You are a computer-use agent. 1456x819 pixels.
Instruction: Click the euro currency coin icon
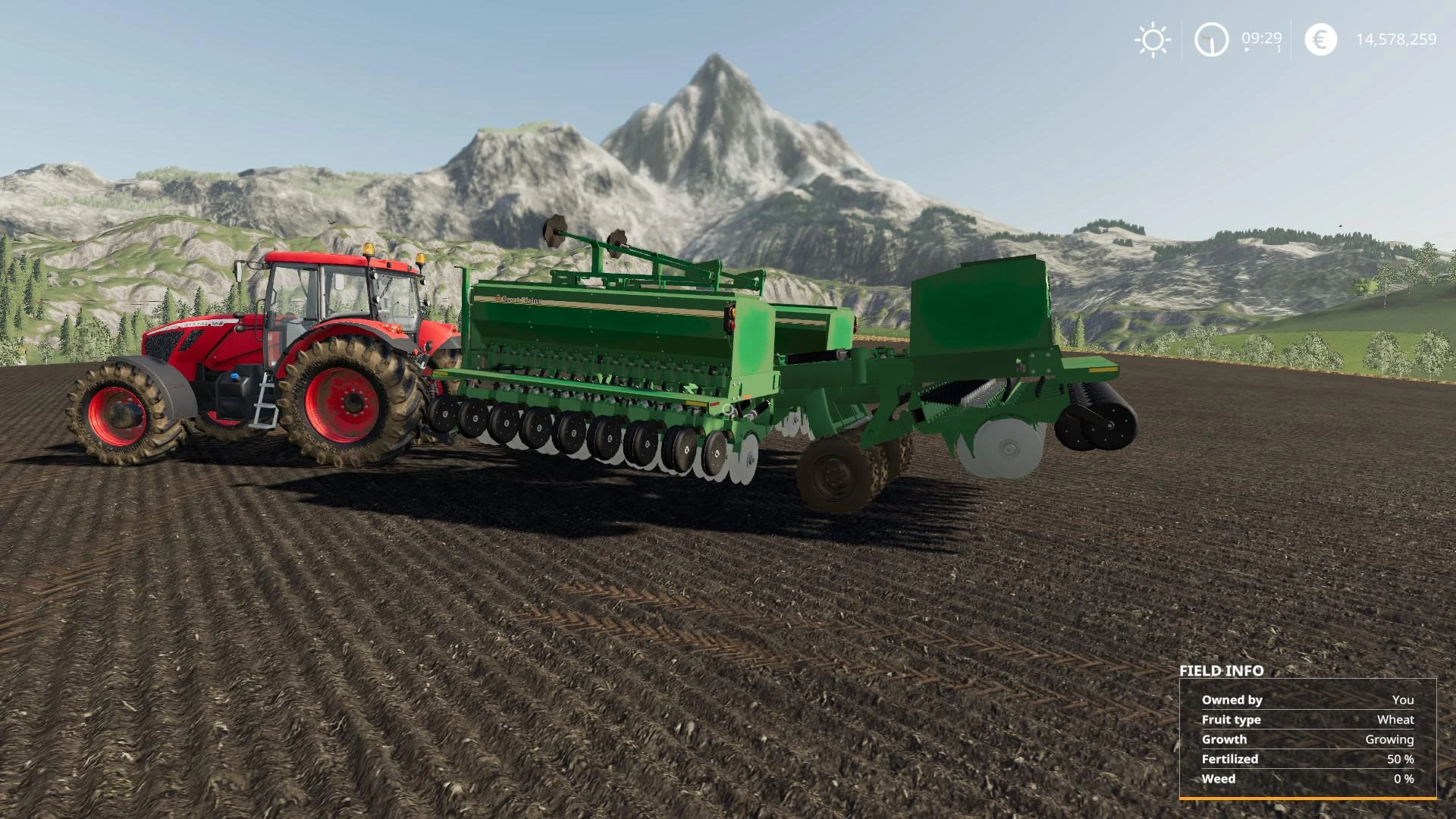(1319, 40)
